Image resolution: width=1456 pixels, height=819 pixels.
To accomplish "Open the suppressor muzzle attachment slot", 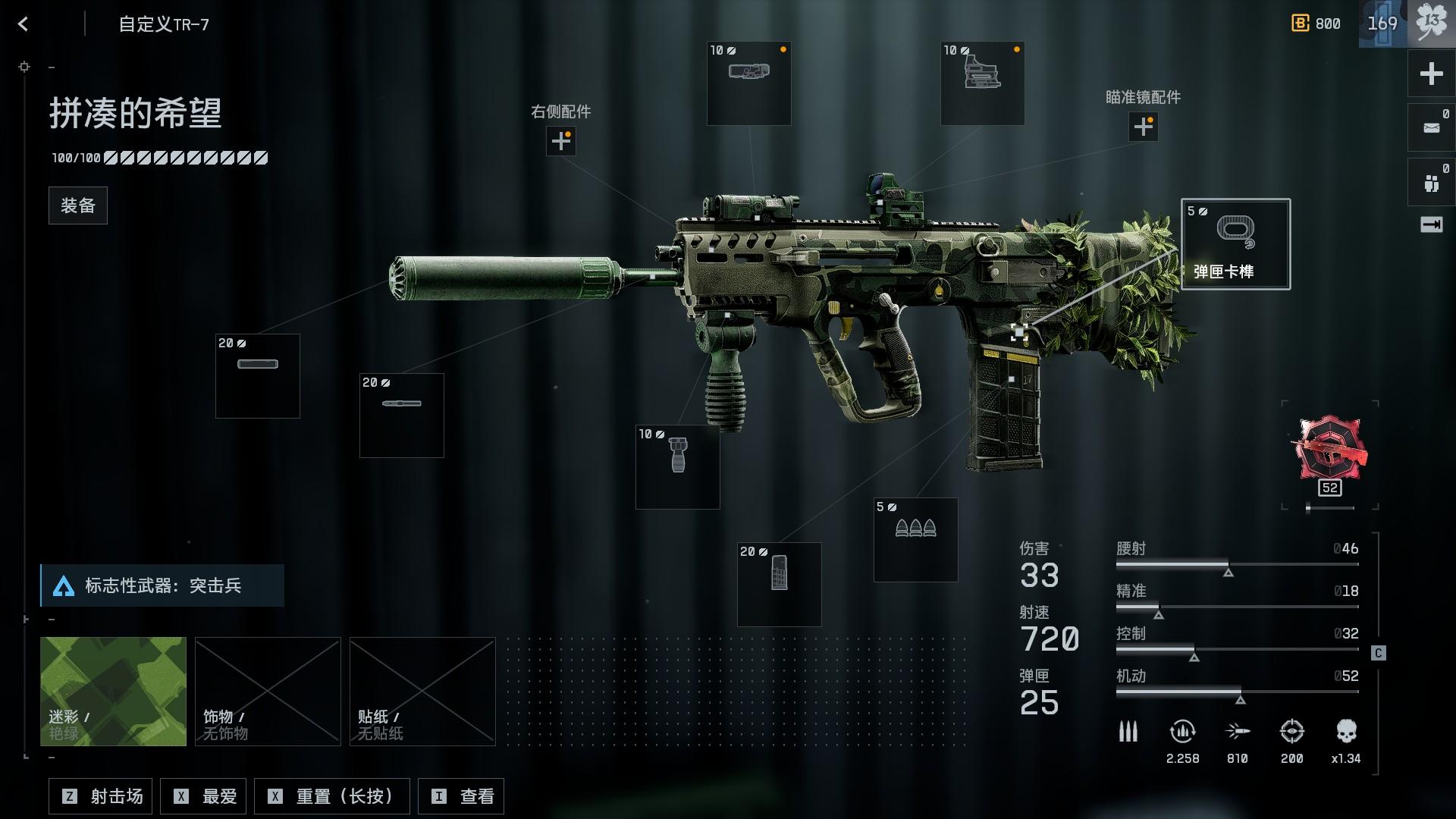I will pyautogui.click(x=258, y=376).
